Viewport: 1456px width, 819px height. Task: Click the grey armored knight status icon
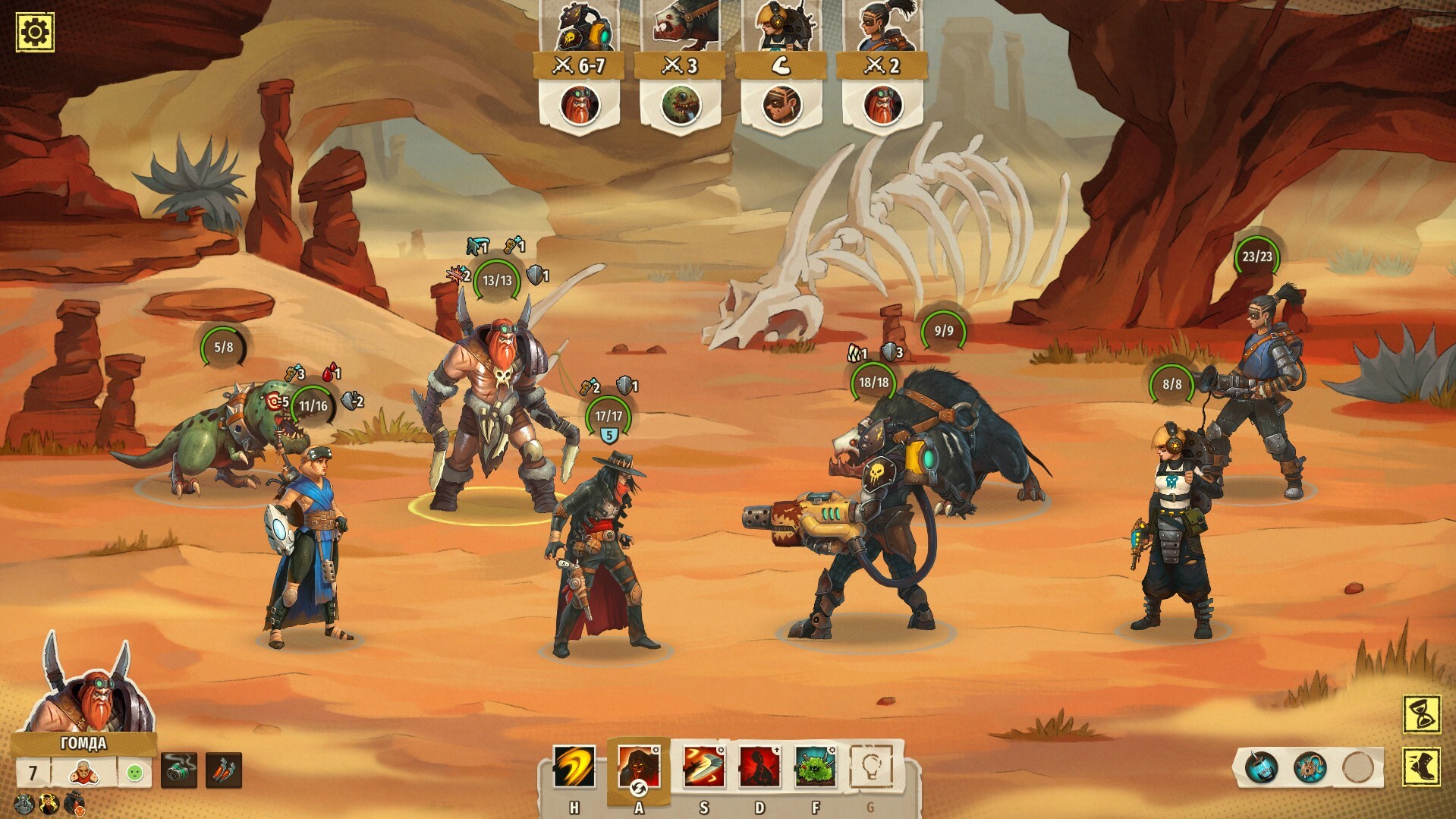[23, 804]
